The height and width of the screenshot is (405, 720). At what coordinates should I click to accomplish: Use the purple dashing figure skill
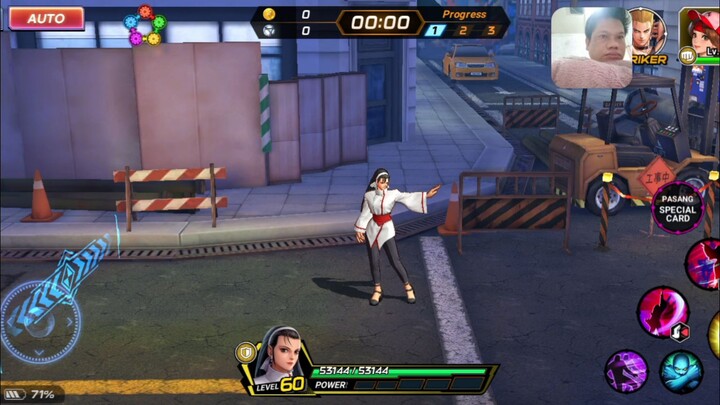click(x=626, y=370)
